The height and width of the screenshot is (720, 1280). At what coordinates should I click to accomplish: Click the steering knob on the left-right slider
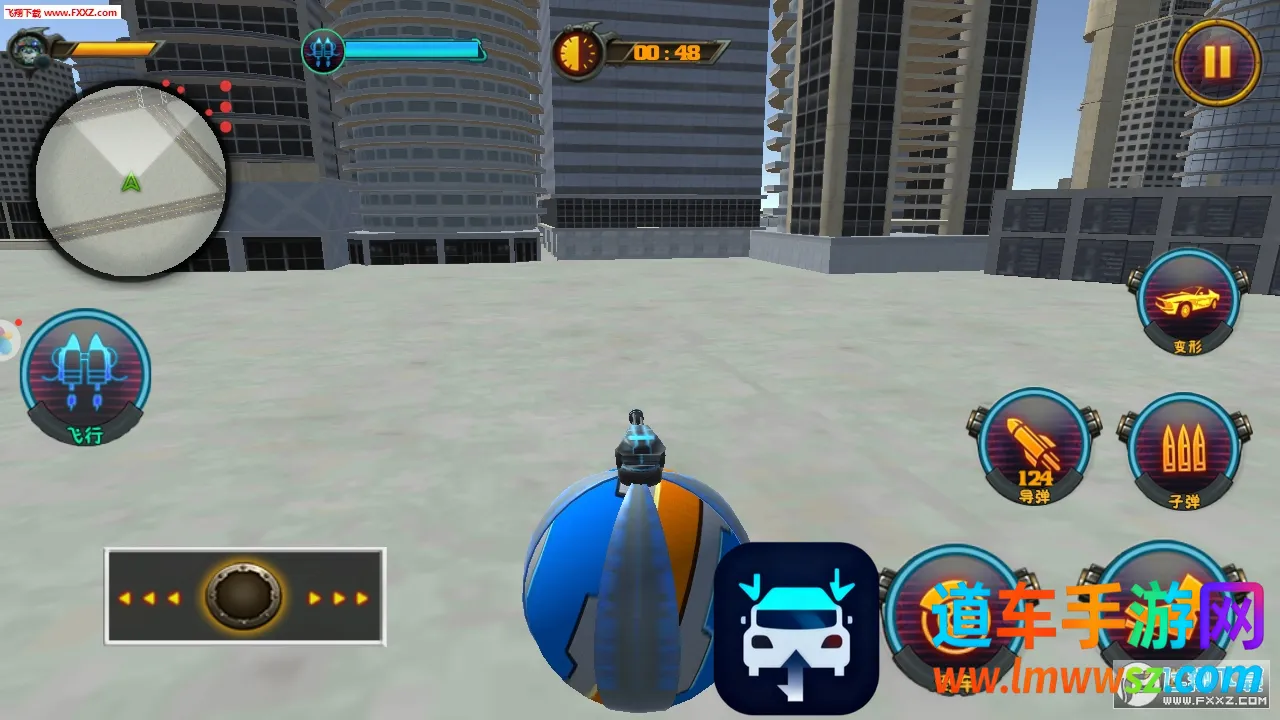pos(243,597)
